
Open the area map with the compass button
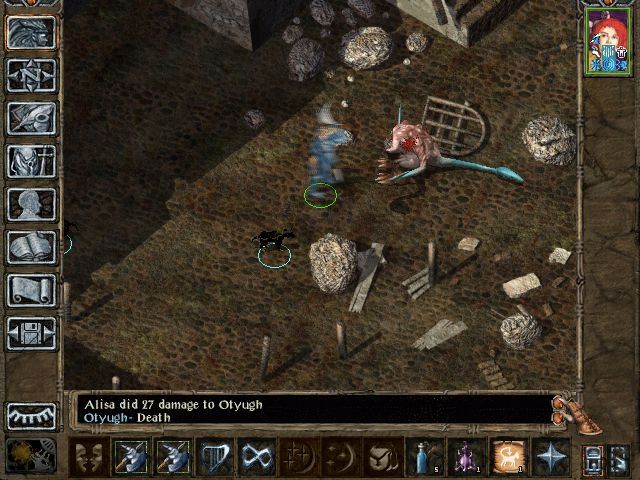[31, 75]
